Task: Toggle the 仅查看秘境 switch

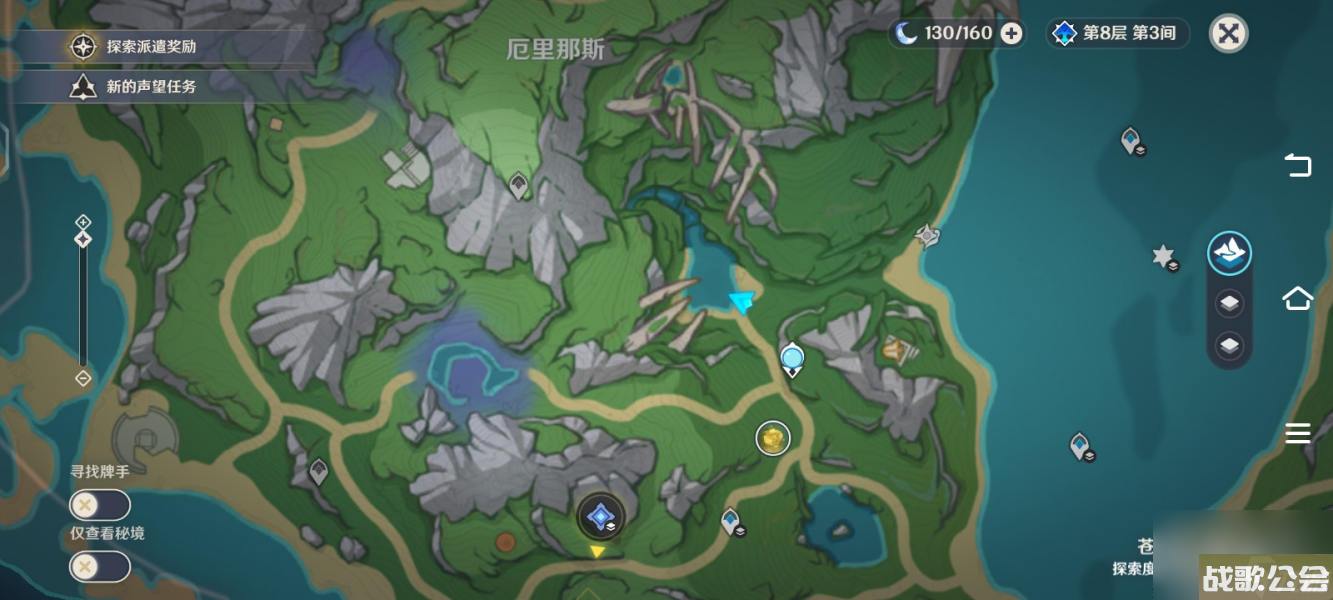Action: click(x=99, y=567)
